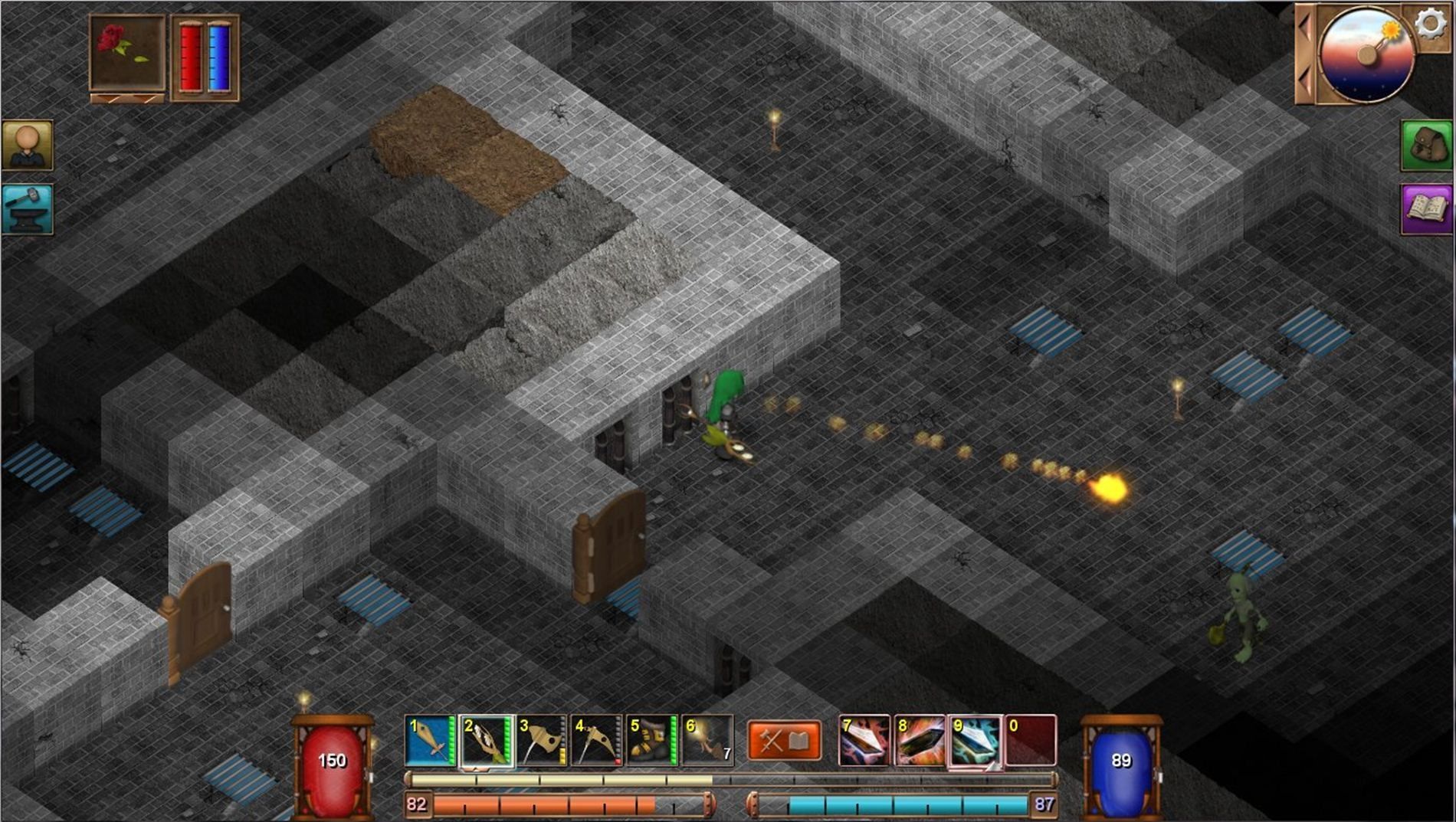Open the settings gear
This screenshot has width=1456, height=822.
pyautogui.click(x=1429, y=24)
